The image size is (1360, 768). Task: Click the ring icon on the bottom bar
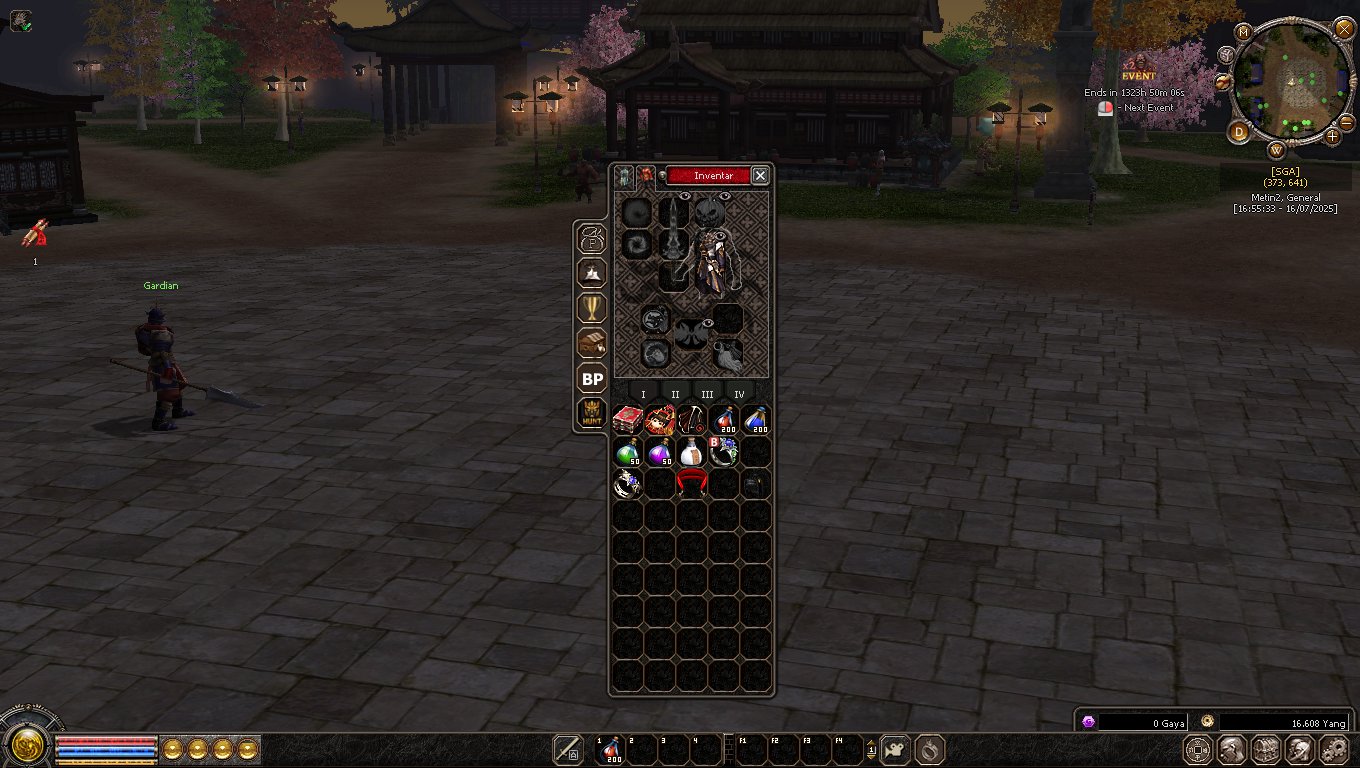coord(929,749)
